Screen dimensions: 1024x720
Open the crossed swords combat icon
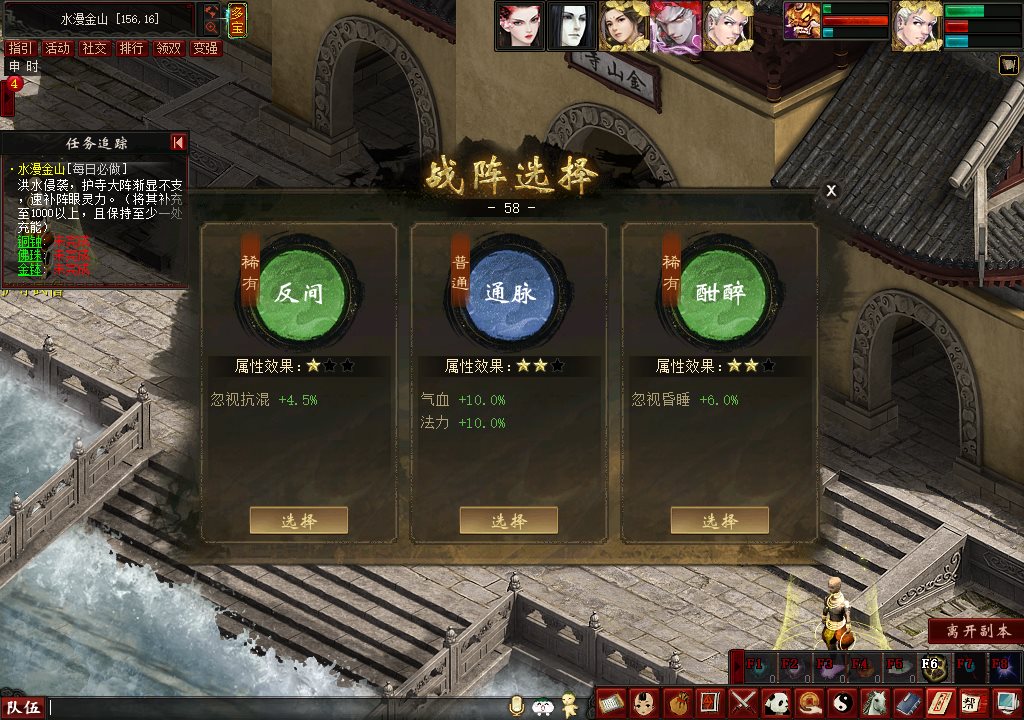coord(743,702)
